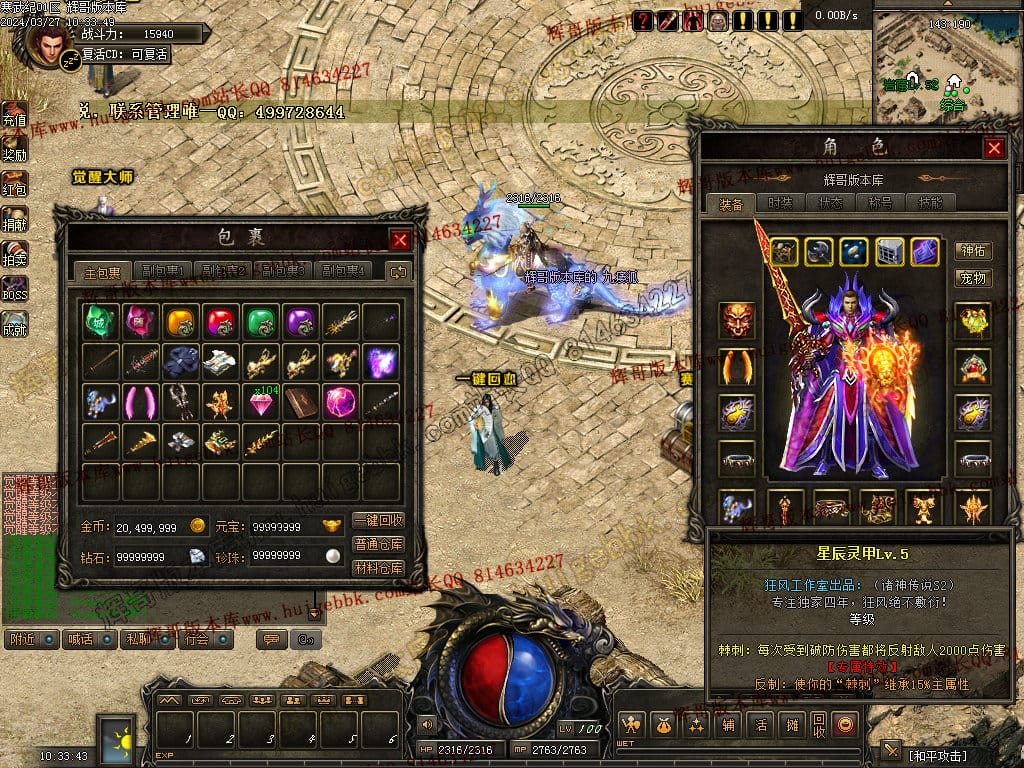Open the 普通仓库 warehouse
Viewport: 1024px width, 768px height.
tap(379, 544)
